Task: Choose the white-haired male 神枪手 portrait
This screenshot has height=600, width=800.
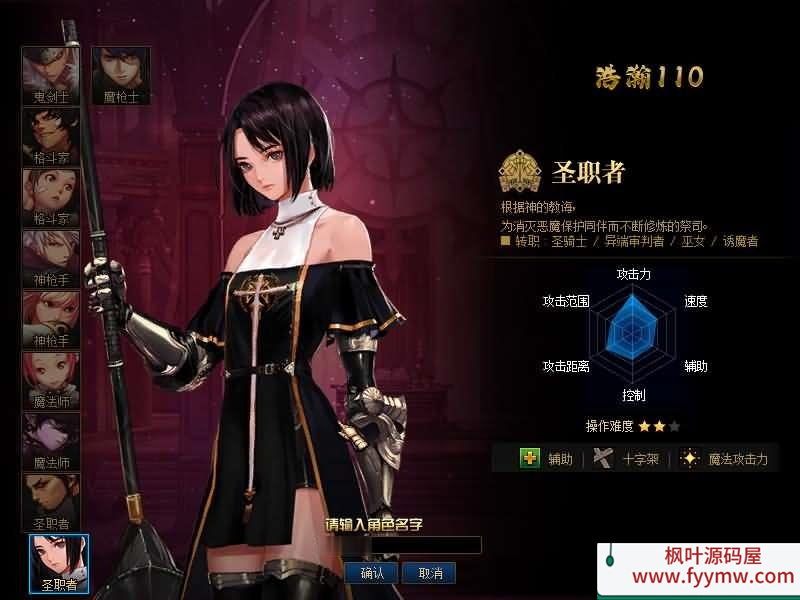Action: pyautogui.click(x=51, y=258)
